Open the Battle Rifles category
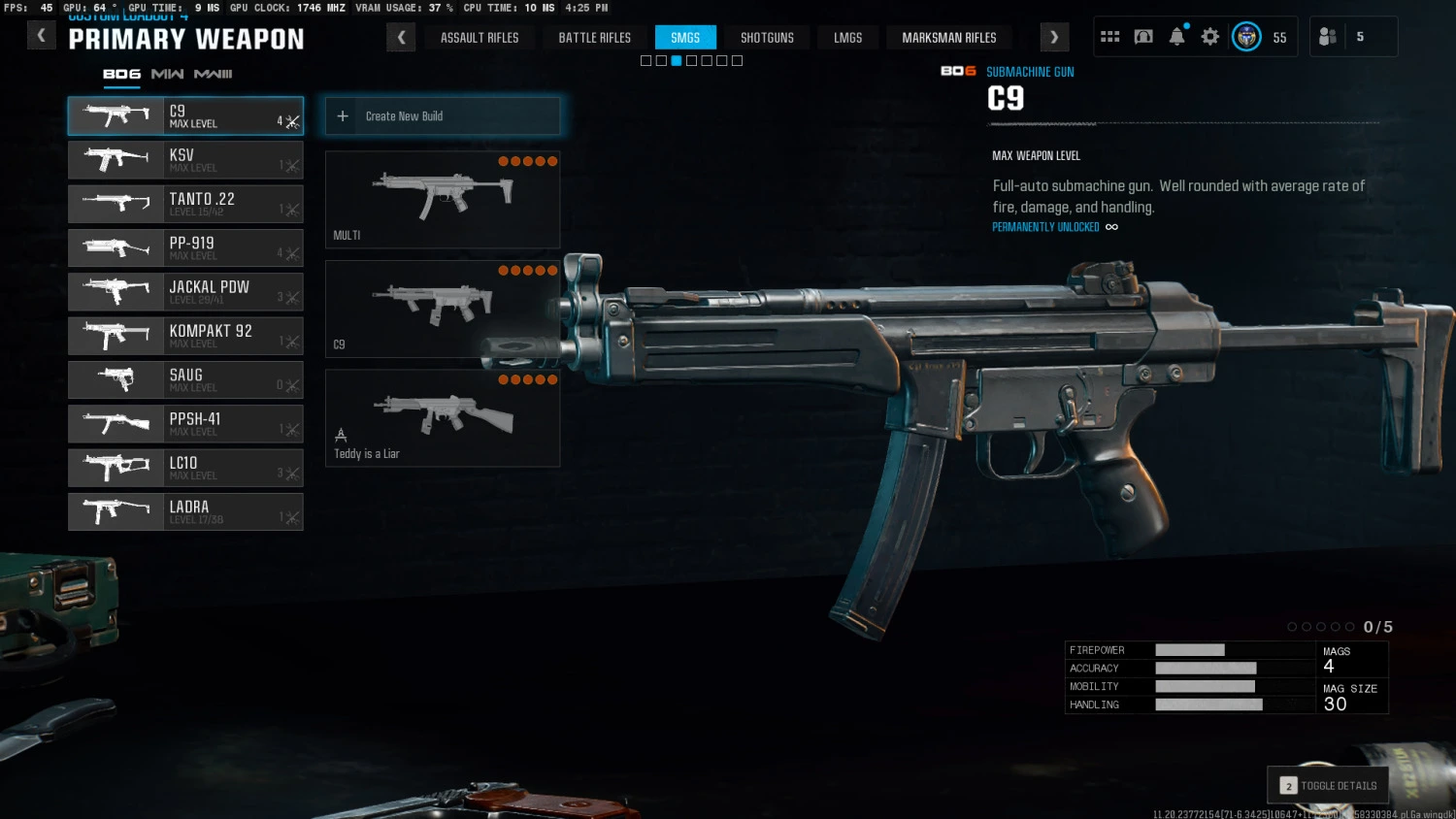Screen dimensions: 1456x819 point(594,38)
